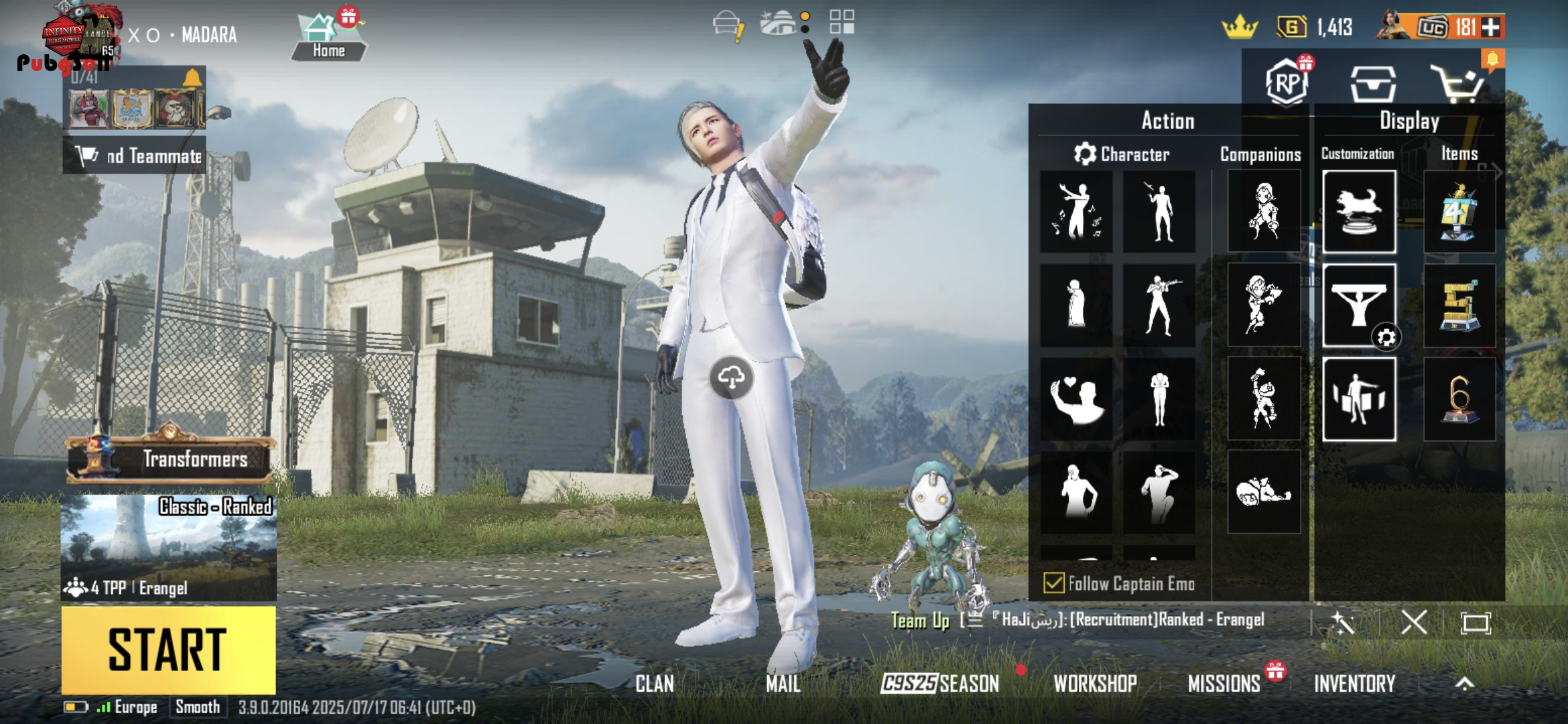Open the Mail inbox
The height and width of the screenshot is (724, 1568).
[x=783, y=684]
